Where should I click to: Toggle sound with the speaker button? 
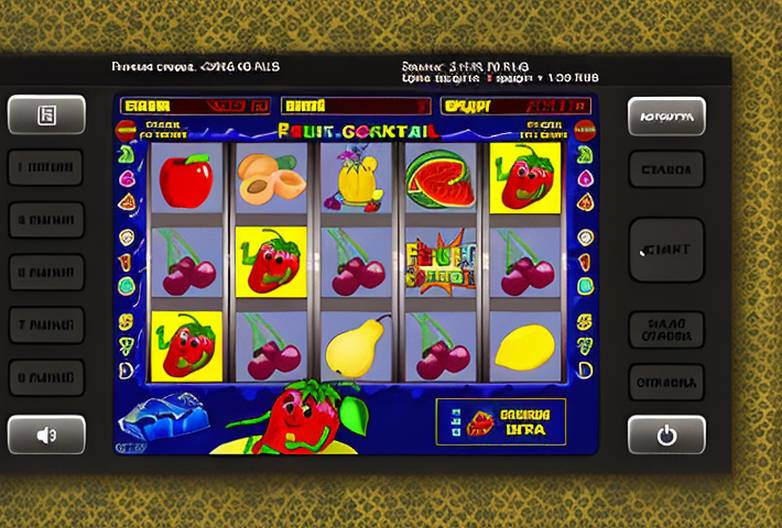(x=46, y=435)
